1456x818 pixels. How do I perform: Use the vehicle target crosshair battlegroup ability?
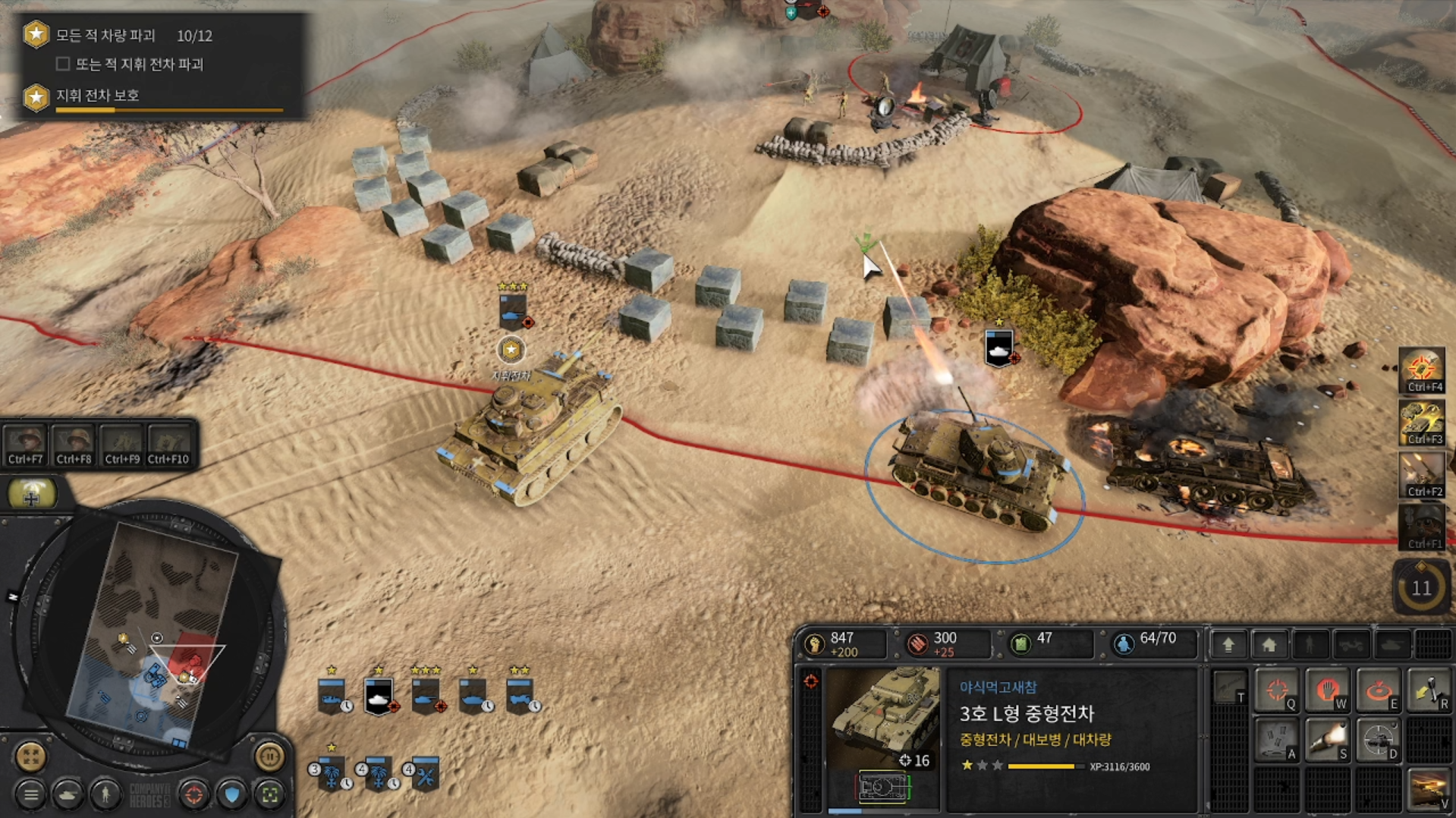coord(1421,370)
